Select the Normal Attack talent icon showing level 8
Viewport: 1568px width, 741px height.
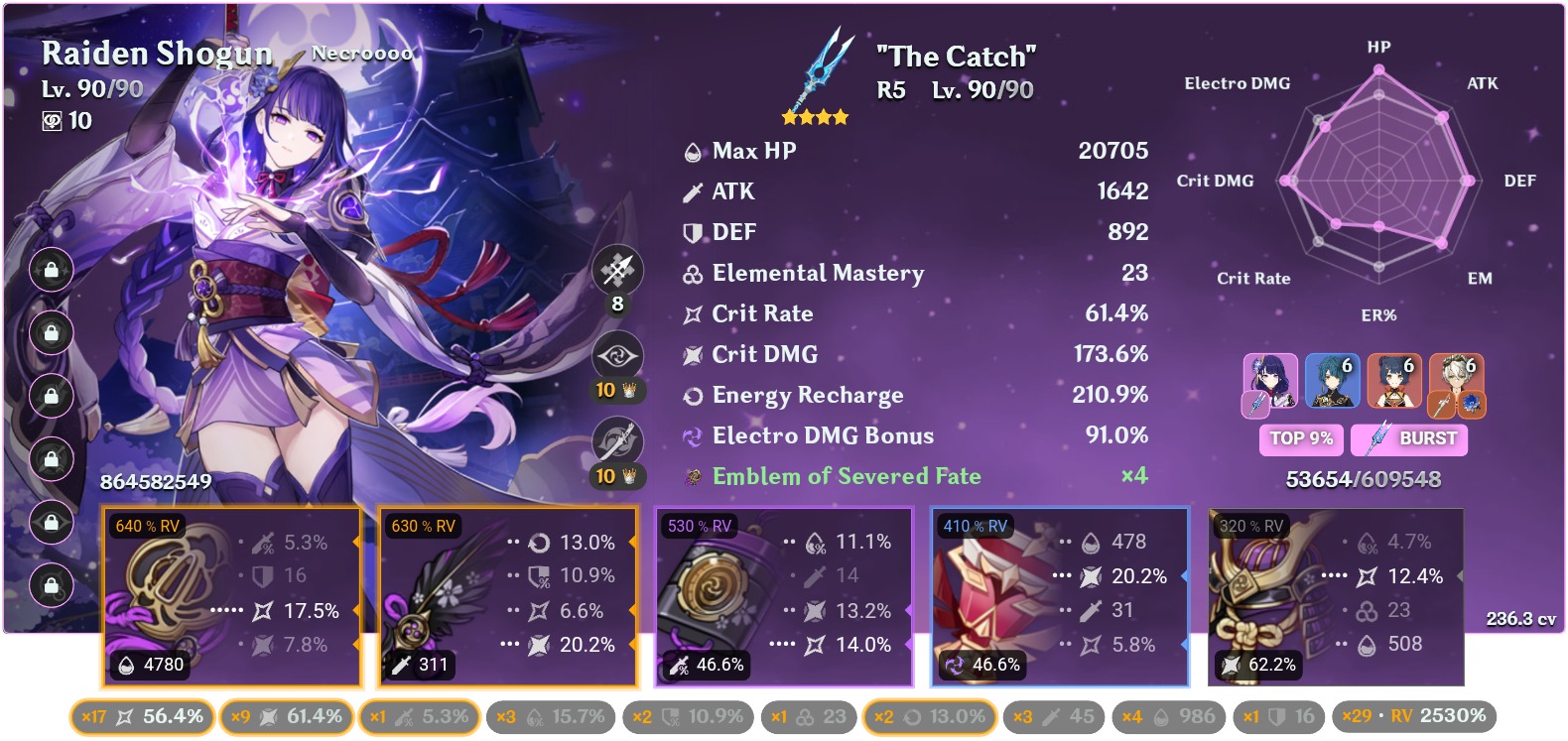click(x=617, y=270)
